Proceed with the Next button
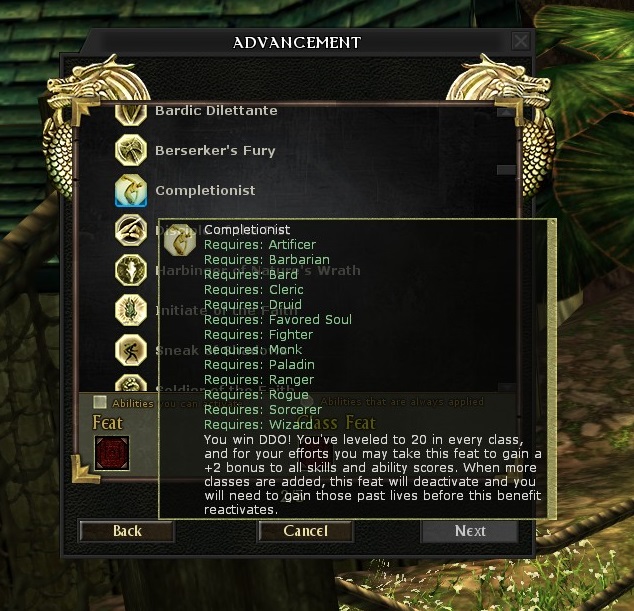The height and width of the screenshot is (611, 634). [469, 531]
